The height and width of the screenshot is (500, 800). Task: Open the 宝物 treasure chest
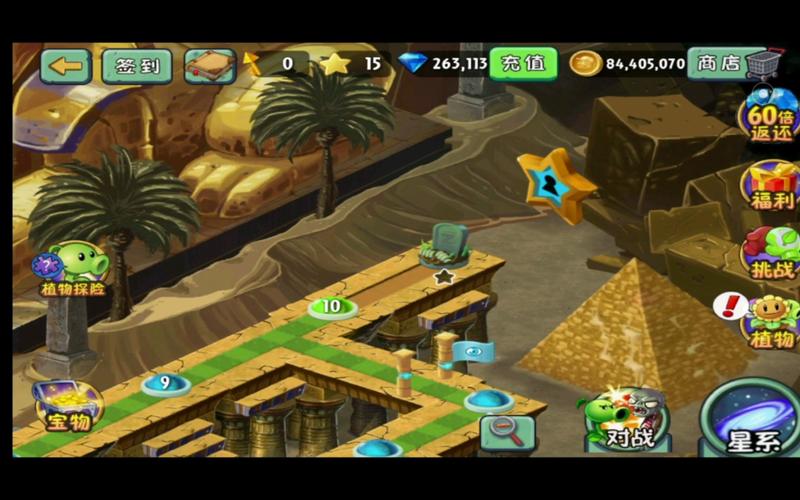click(67, 405)
